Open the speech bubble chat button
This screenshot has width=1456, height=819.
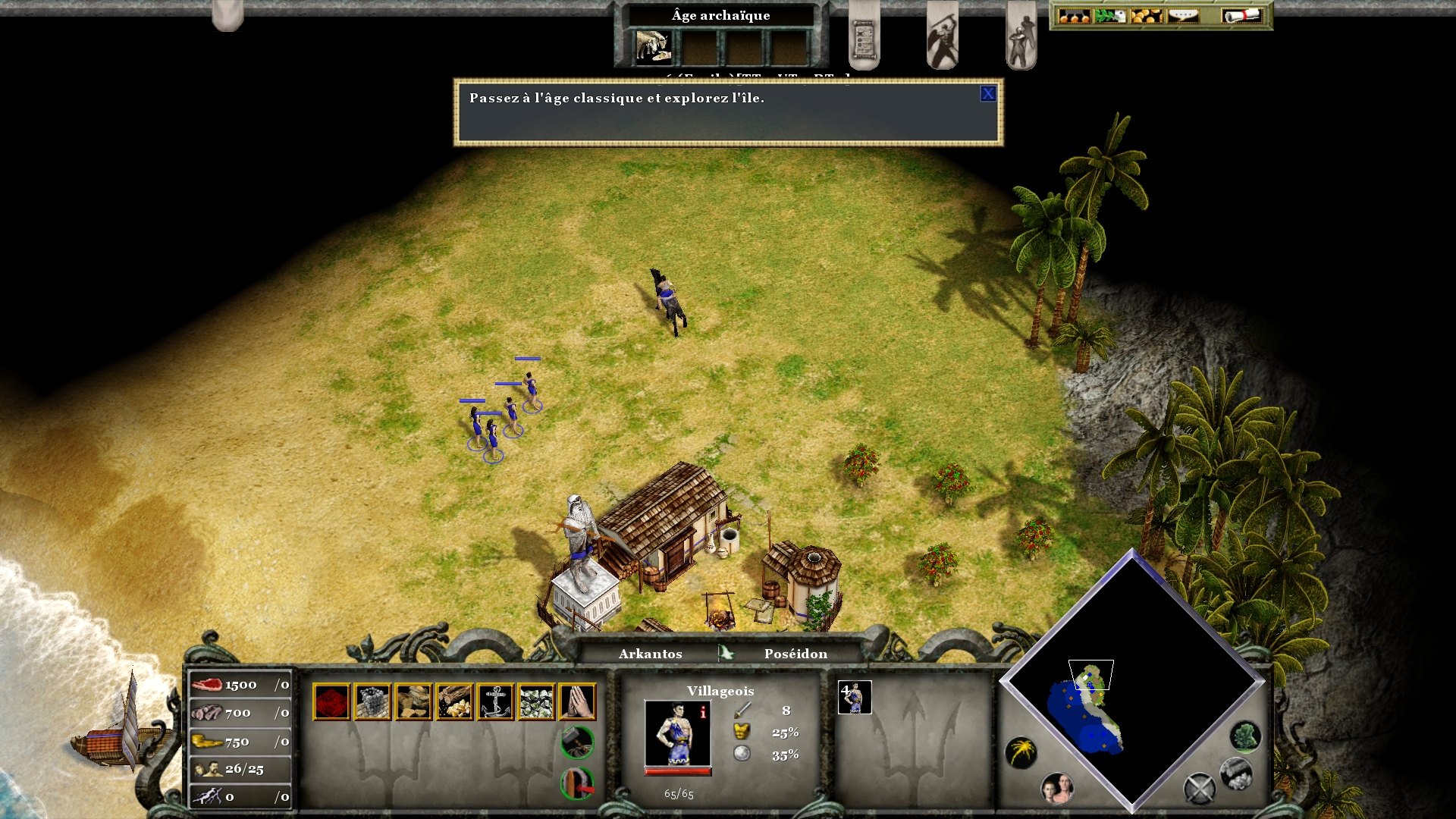tap(1183, 16)
